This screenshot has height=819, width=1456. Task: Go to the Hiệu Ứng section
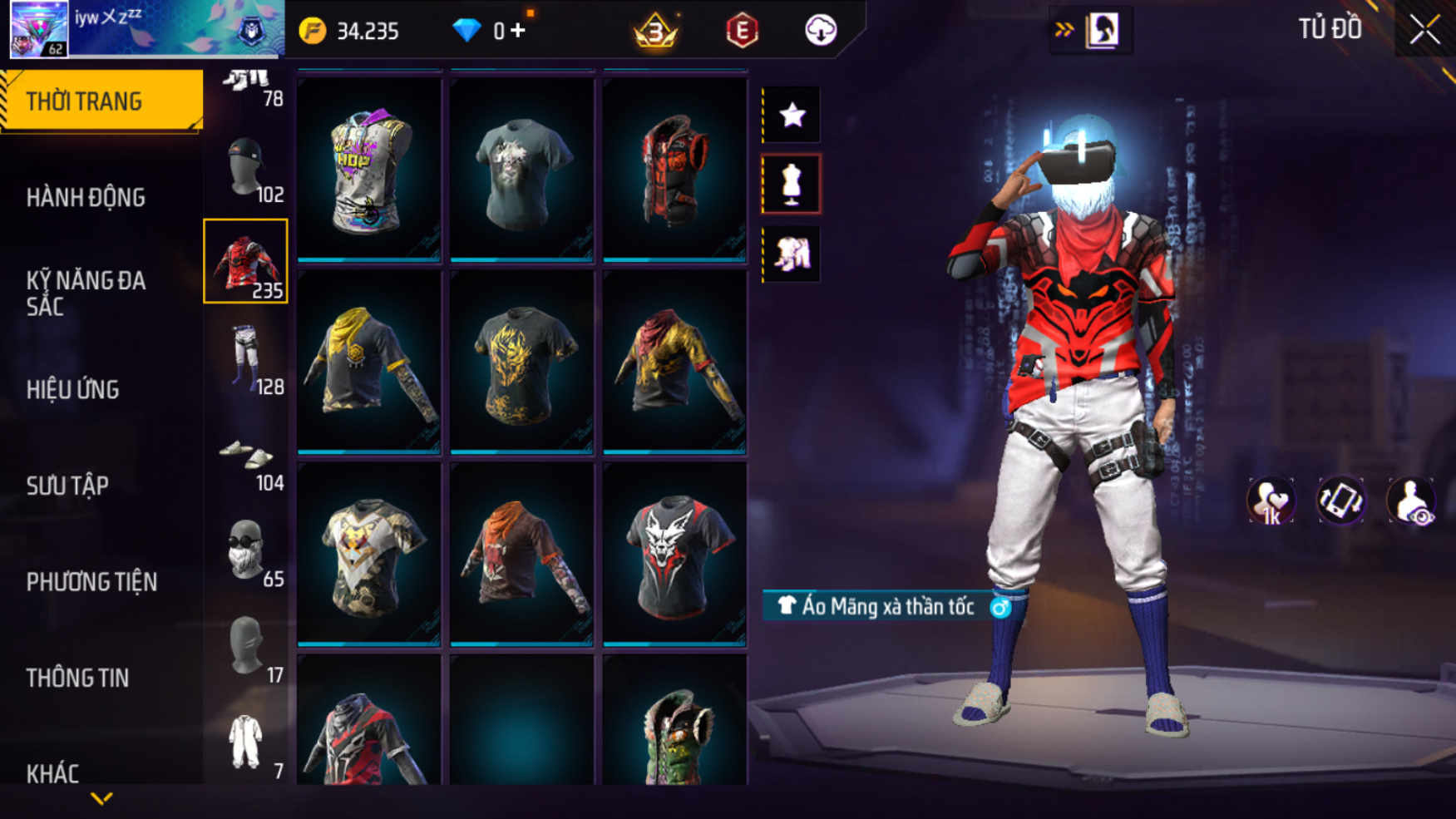coord(73,389)
